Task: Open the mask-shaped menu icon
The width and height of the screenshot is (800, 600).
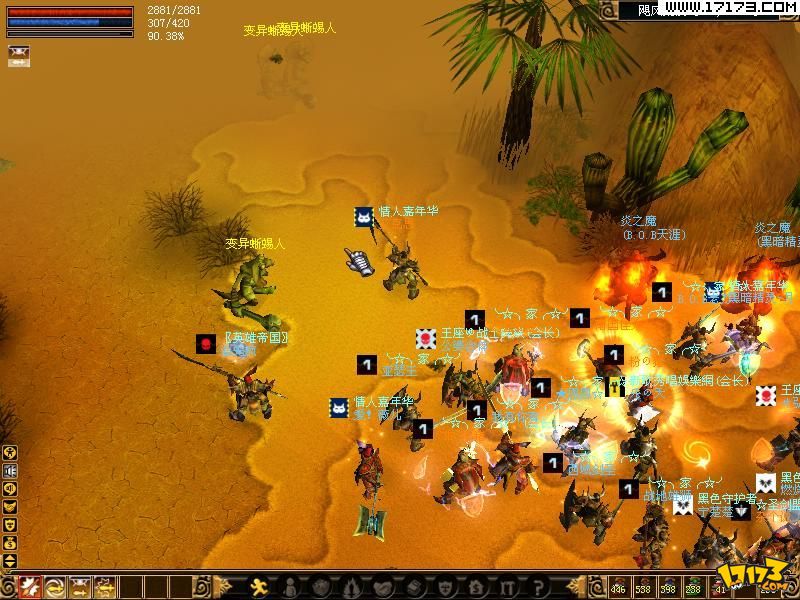Action: pyautogui.click(x=445, y=587)
